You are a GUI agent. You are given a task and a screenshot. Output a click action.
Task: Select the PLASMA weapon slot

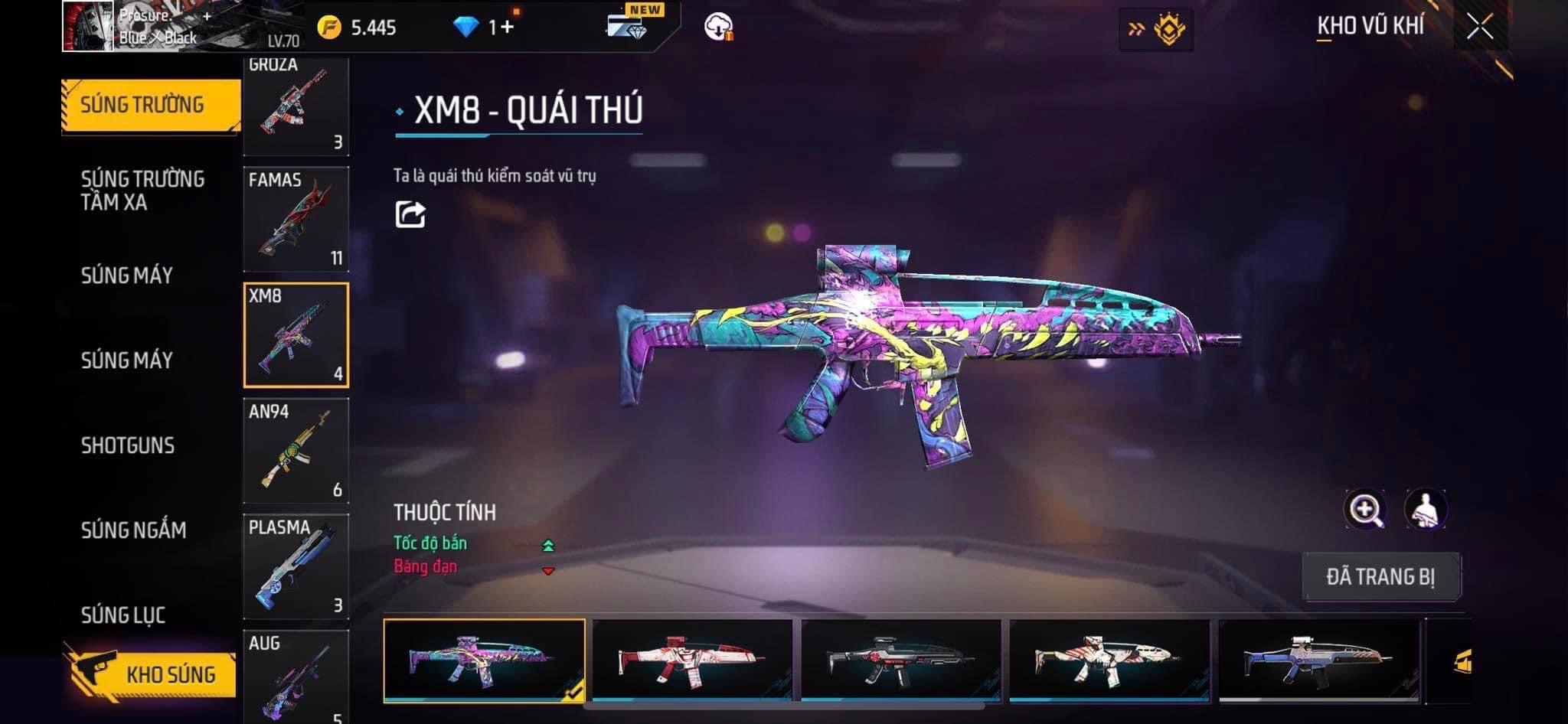(296, 566)
